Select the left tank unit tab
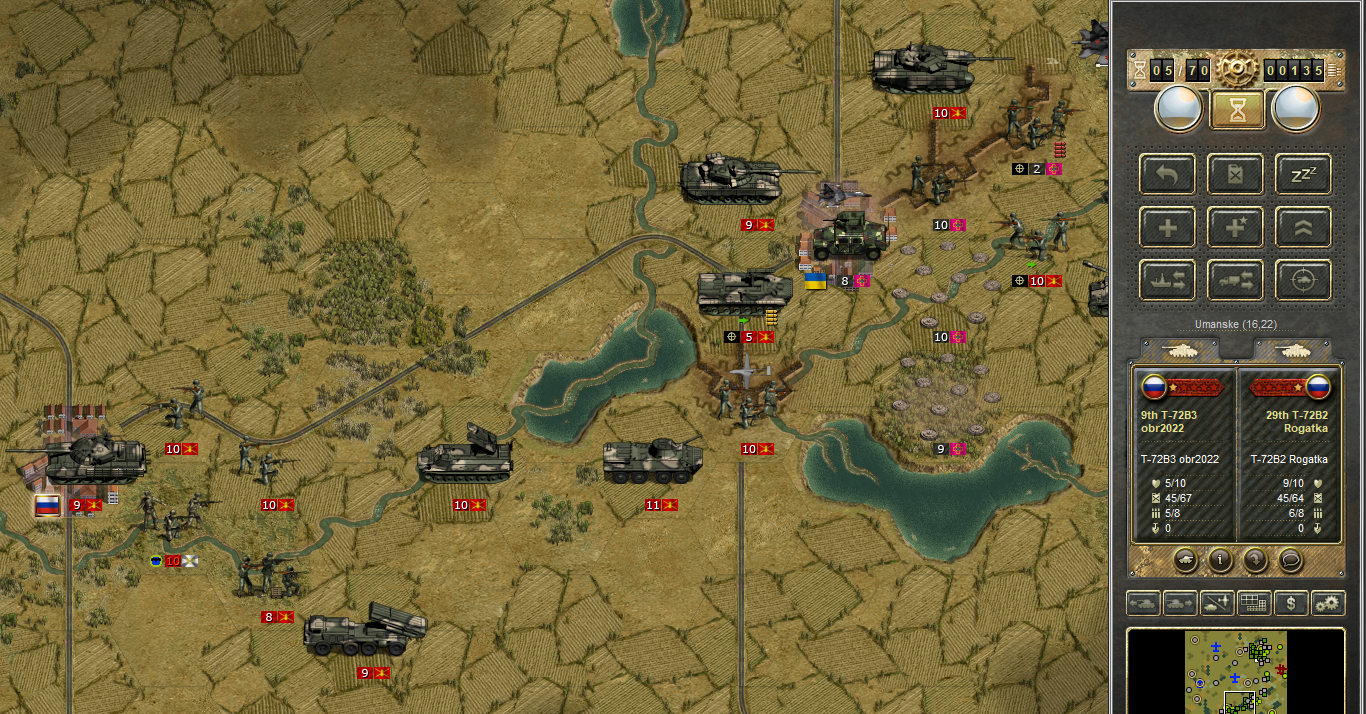Screen dimensions: 1366x714 point(1181,349)
